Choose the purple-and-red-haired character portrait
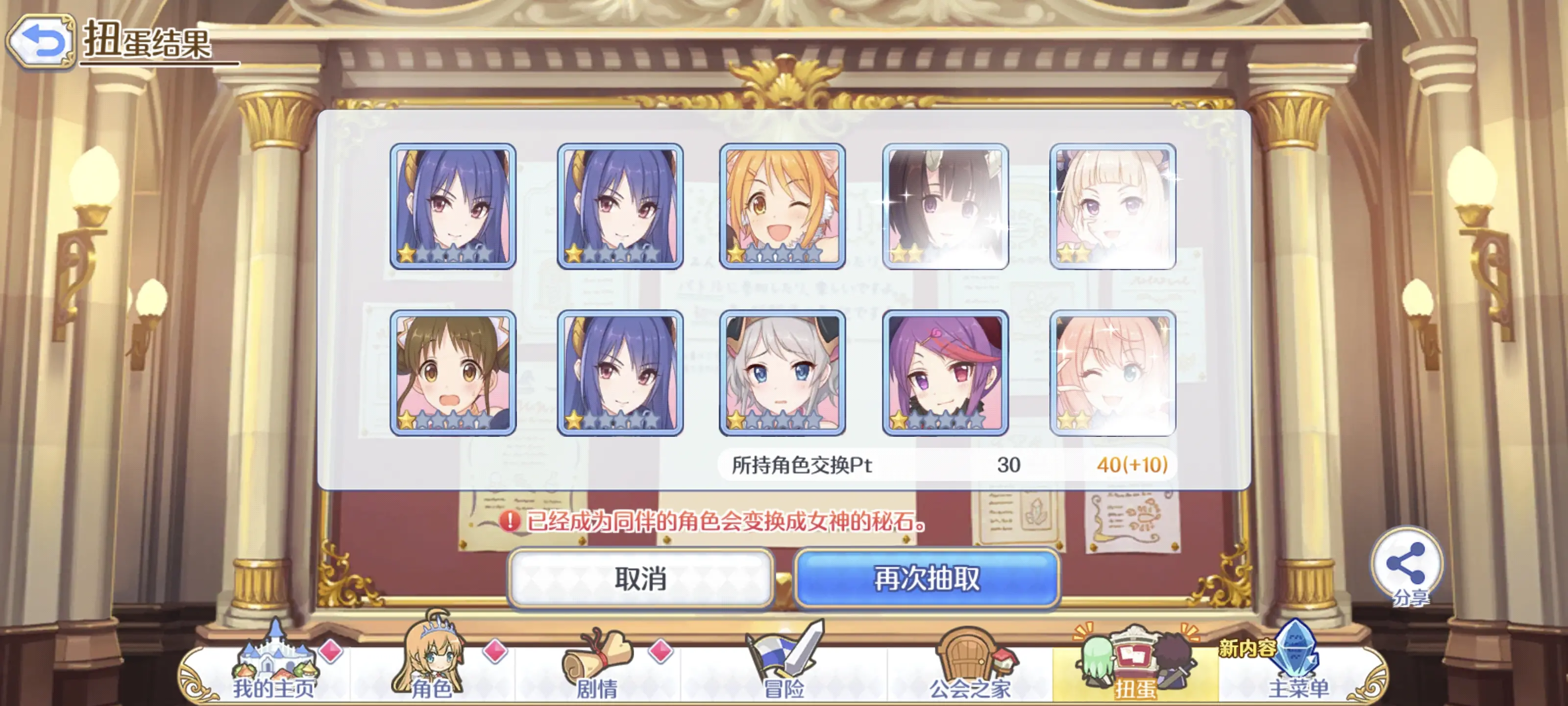This screenshot has width=1568, height=706. tap(945, 373)
